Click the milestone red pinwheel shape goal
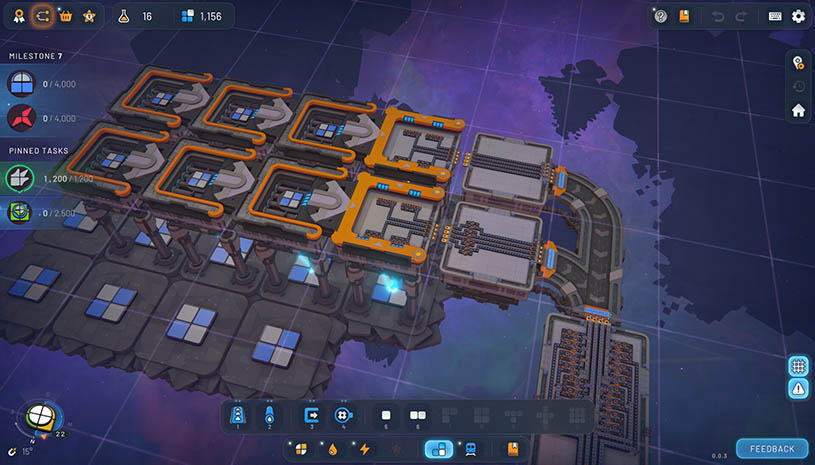This screenshot has width=815, height=465. click(21, 119)
